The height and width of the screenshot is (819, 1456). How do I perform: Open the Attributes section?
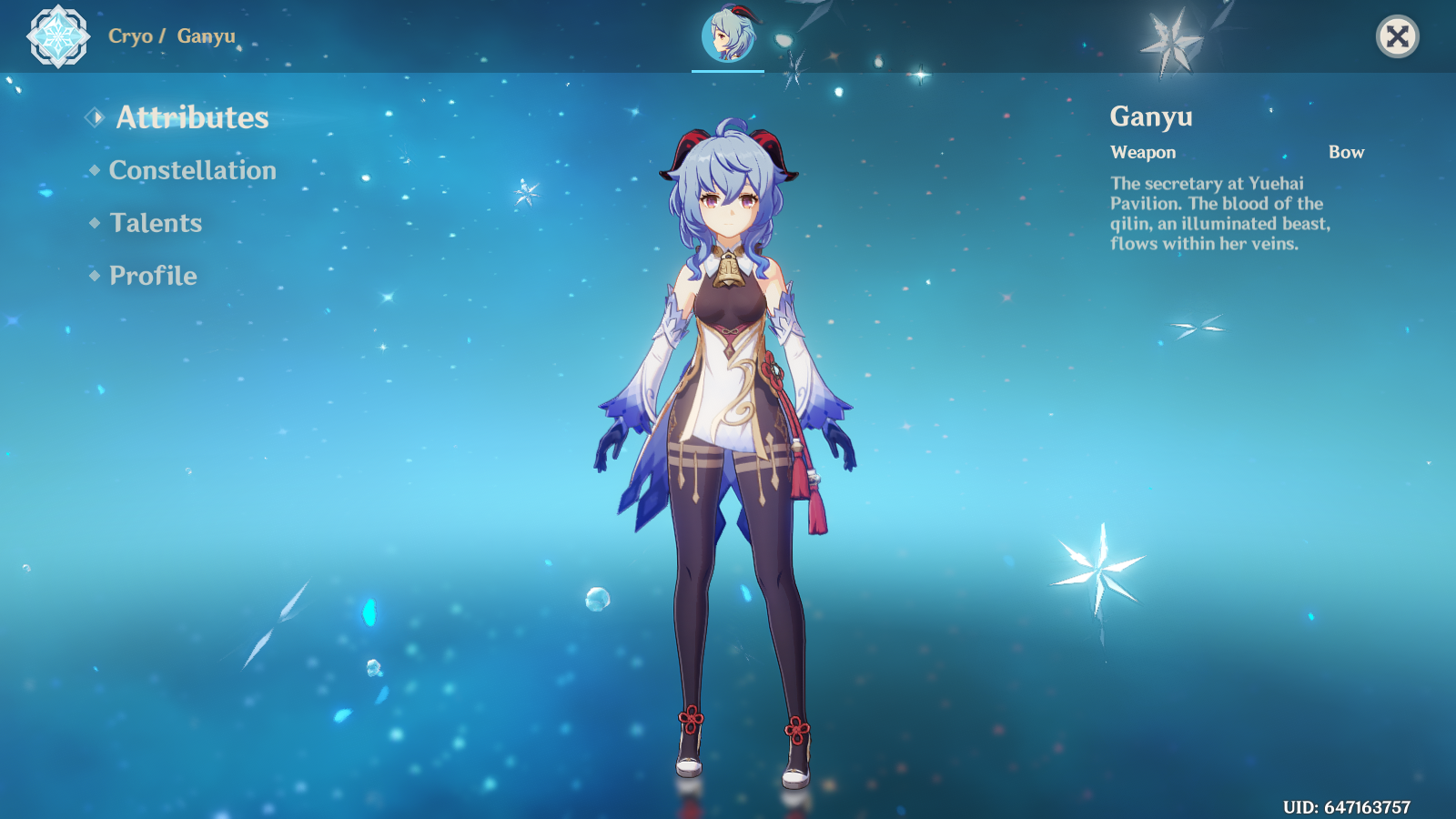coord(191,117)
